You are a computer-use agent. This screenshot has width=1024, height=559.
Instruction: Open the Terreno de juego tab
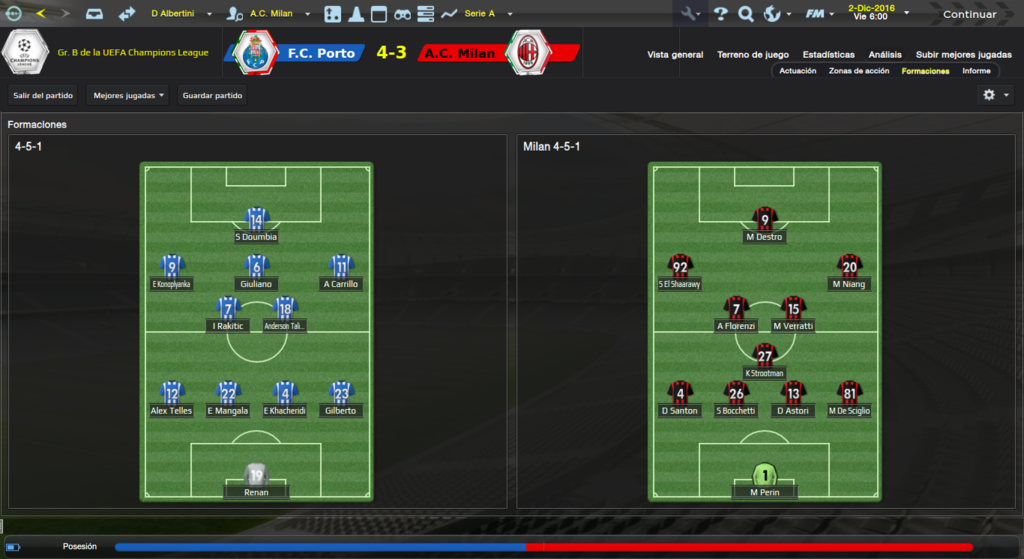753,55
